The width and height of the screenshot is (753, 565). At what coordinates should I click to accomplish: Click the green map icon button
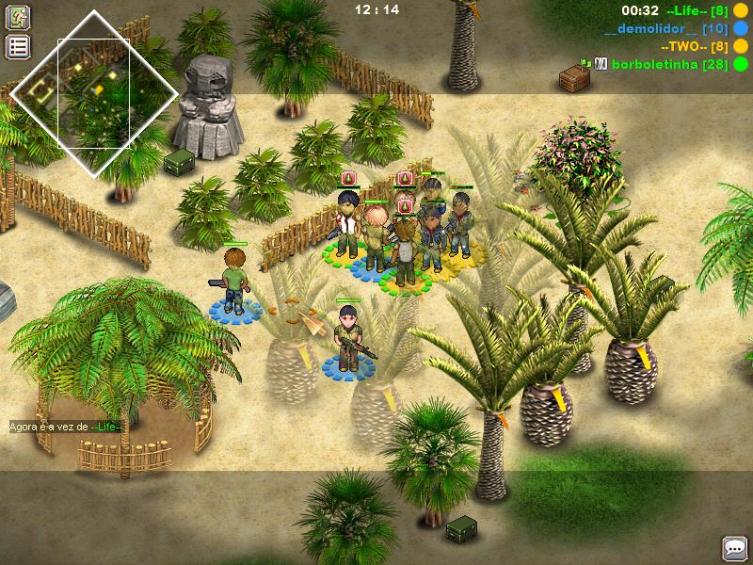[x=17, y=18]
